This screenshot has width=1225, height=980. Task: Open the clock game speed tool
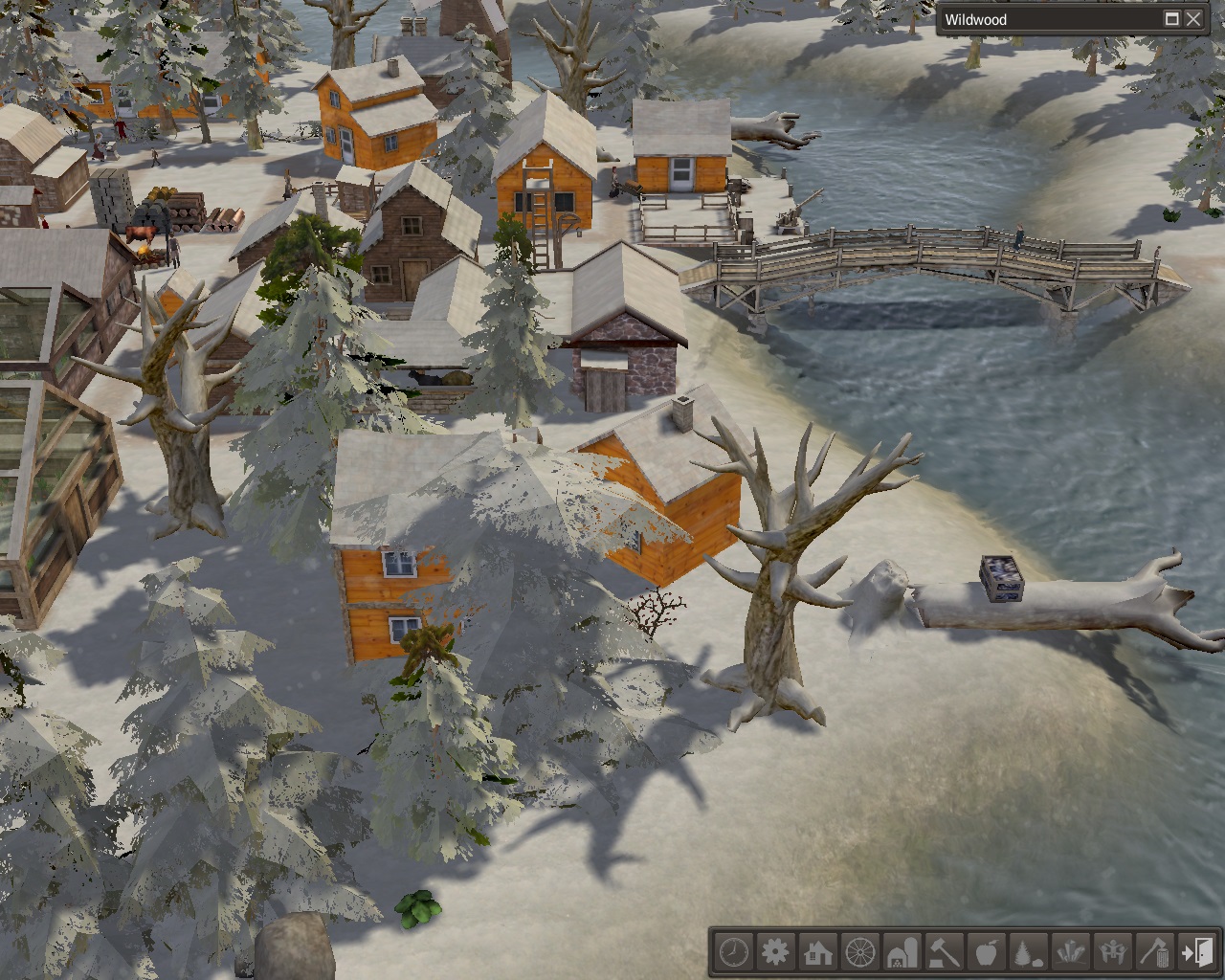[734, 952]
